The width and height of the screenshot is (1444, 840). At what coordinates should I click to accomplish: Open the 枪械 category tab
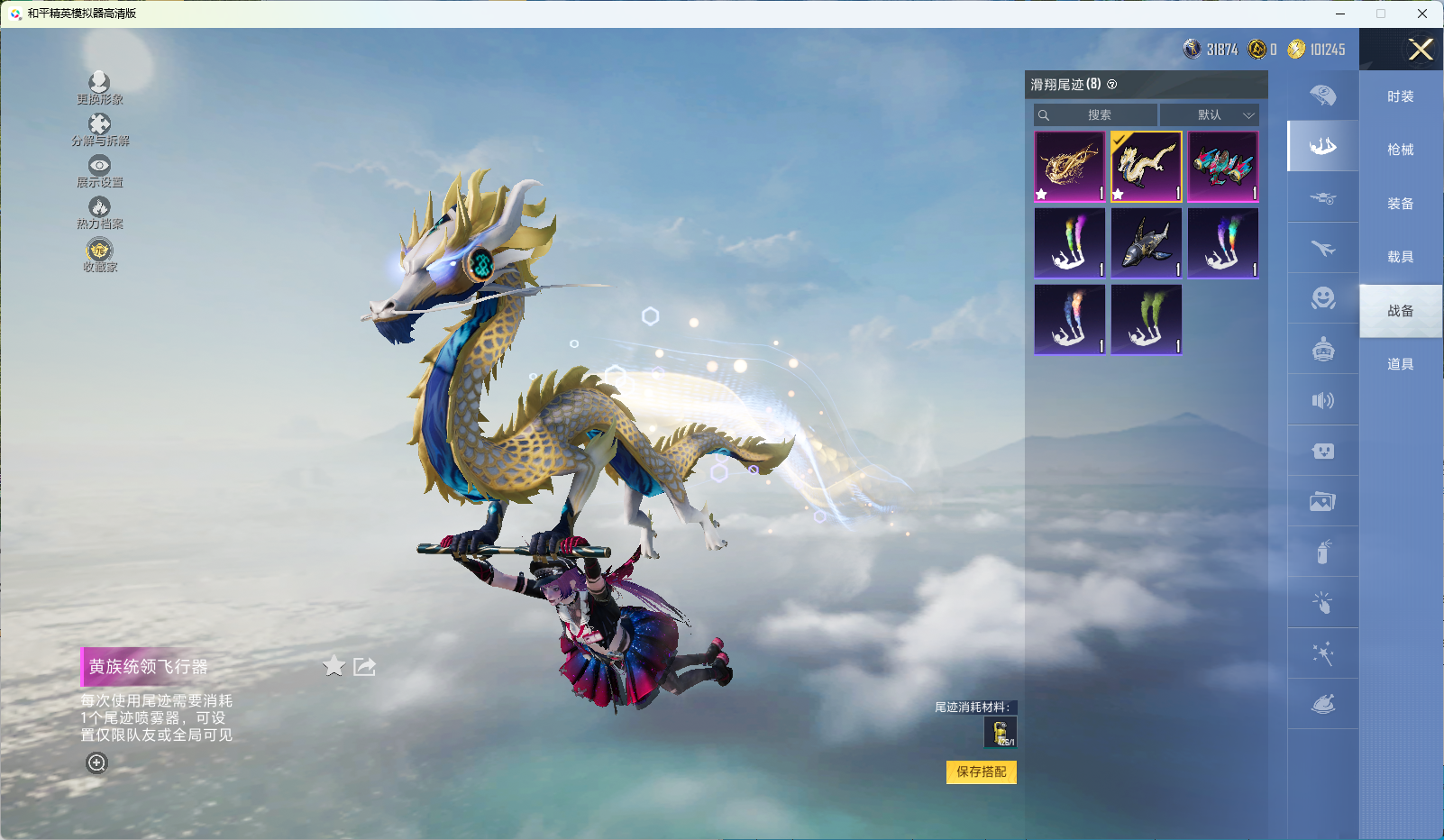coord(1400,150)
